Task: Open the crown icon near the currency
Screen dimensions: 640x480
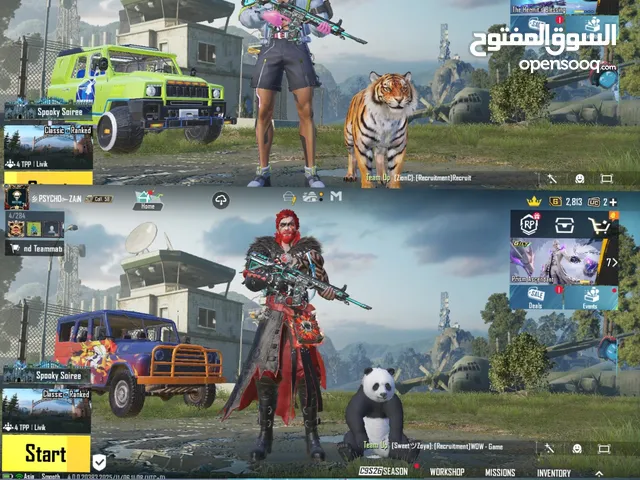Action: click(x=534, y=201)
